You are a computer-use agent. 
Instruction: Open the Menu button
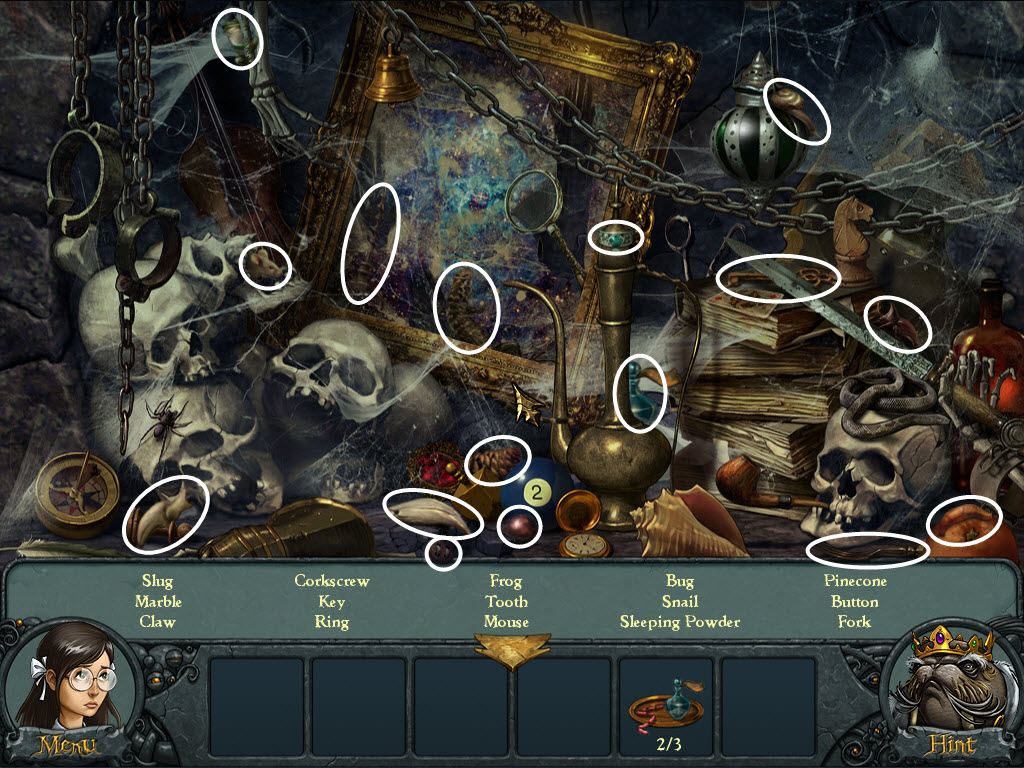click(67, 745)
